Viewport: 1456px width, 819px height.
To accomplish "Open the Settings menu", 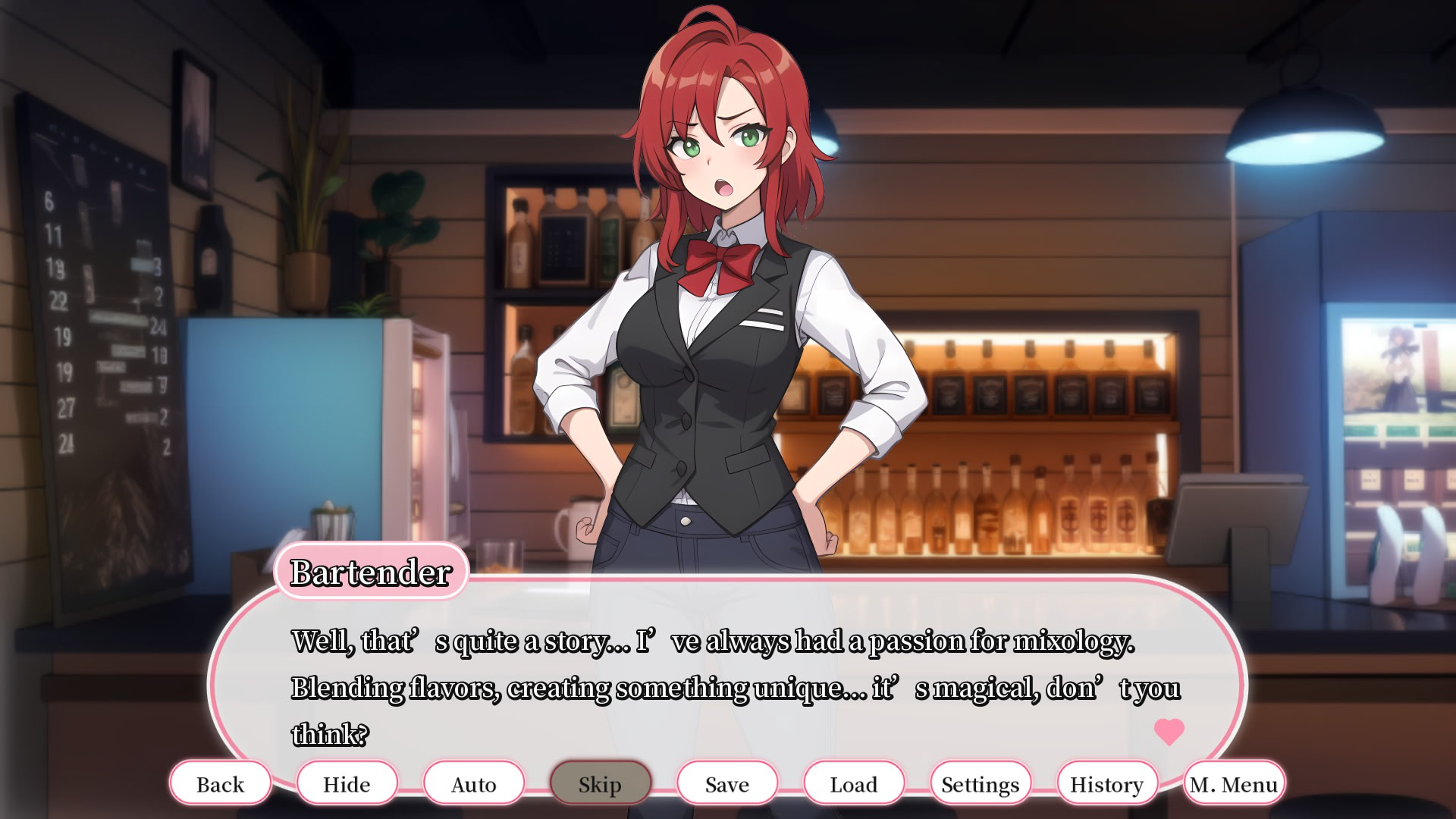I will (x=979, y=783).
